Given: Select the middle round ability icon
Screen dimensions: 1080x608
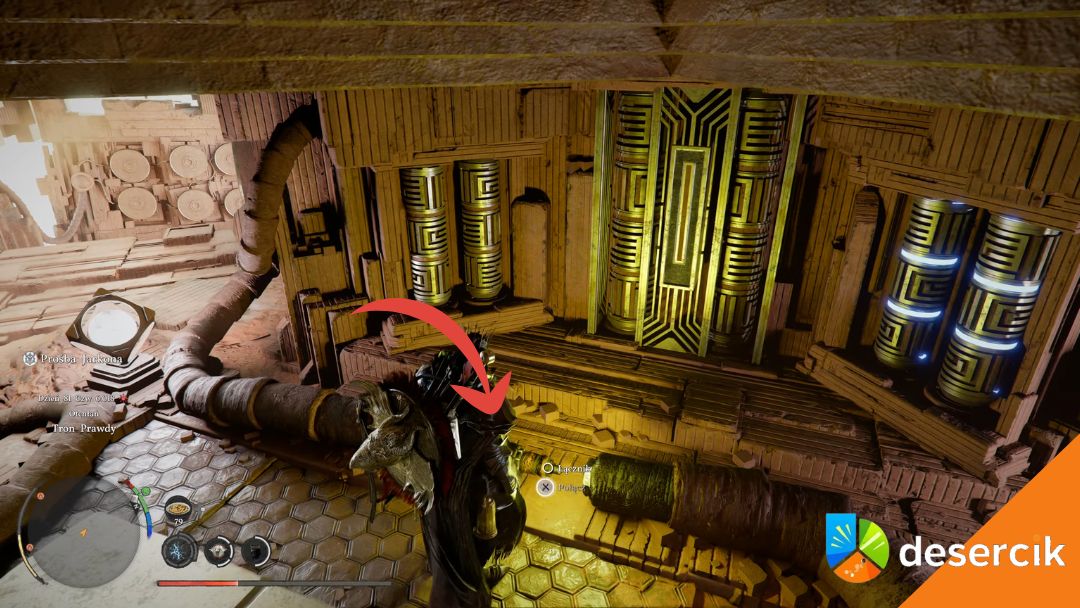Looking at the screenshot, I should pos(218,550).
